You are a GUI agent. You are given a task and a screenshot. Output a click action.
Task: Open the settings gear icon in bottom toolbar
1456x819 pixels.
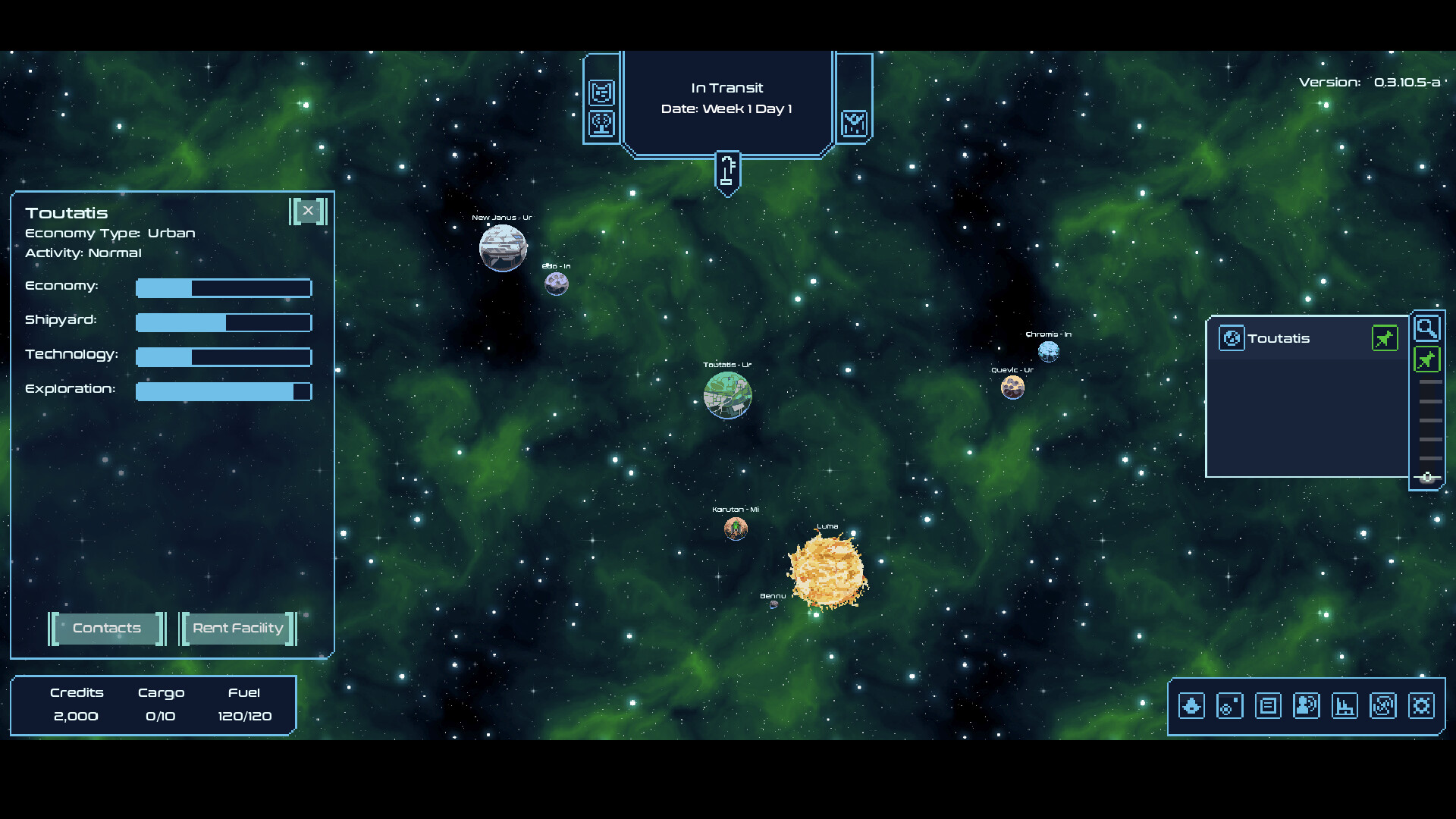coord(1423,705)
